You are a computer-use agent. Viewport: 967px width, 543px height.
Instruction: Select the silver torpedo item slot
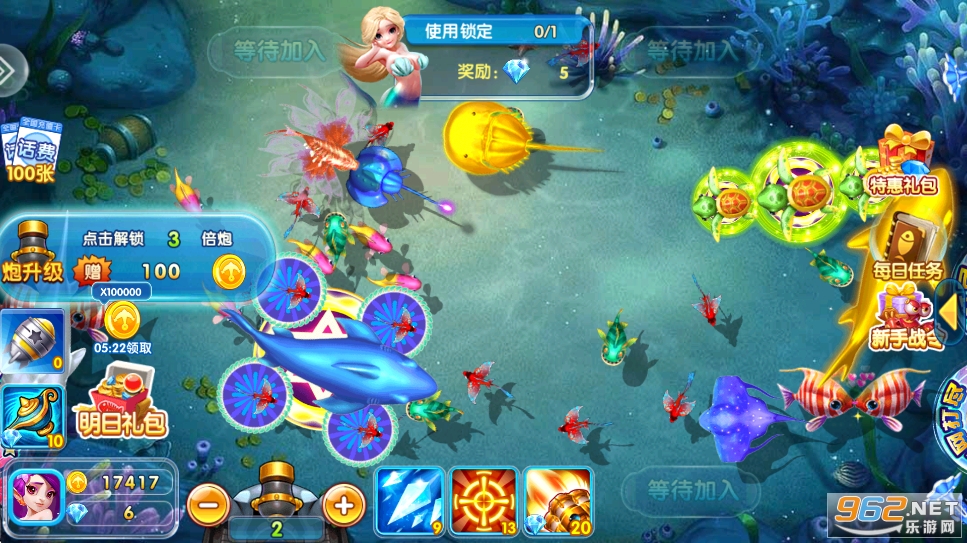point(32,342)
